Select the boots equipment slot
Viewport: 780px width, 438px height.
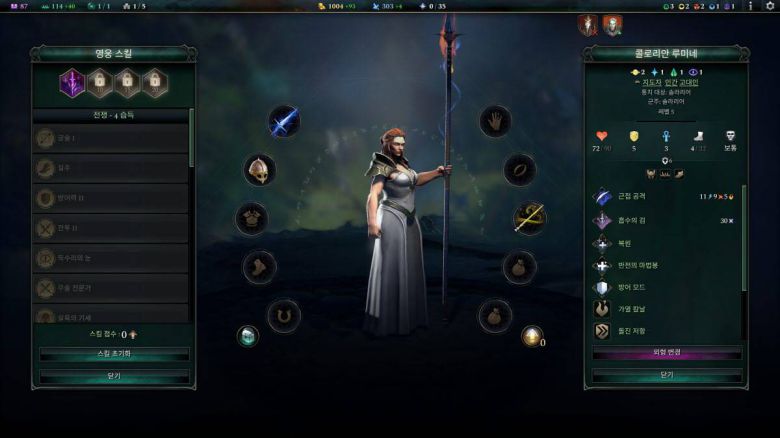click(258, 267)
